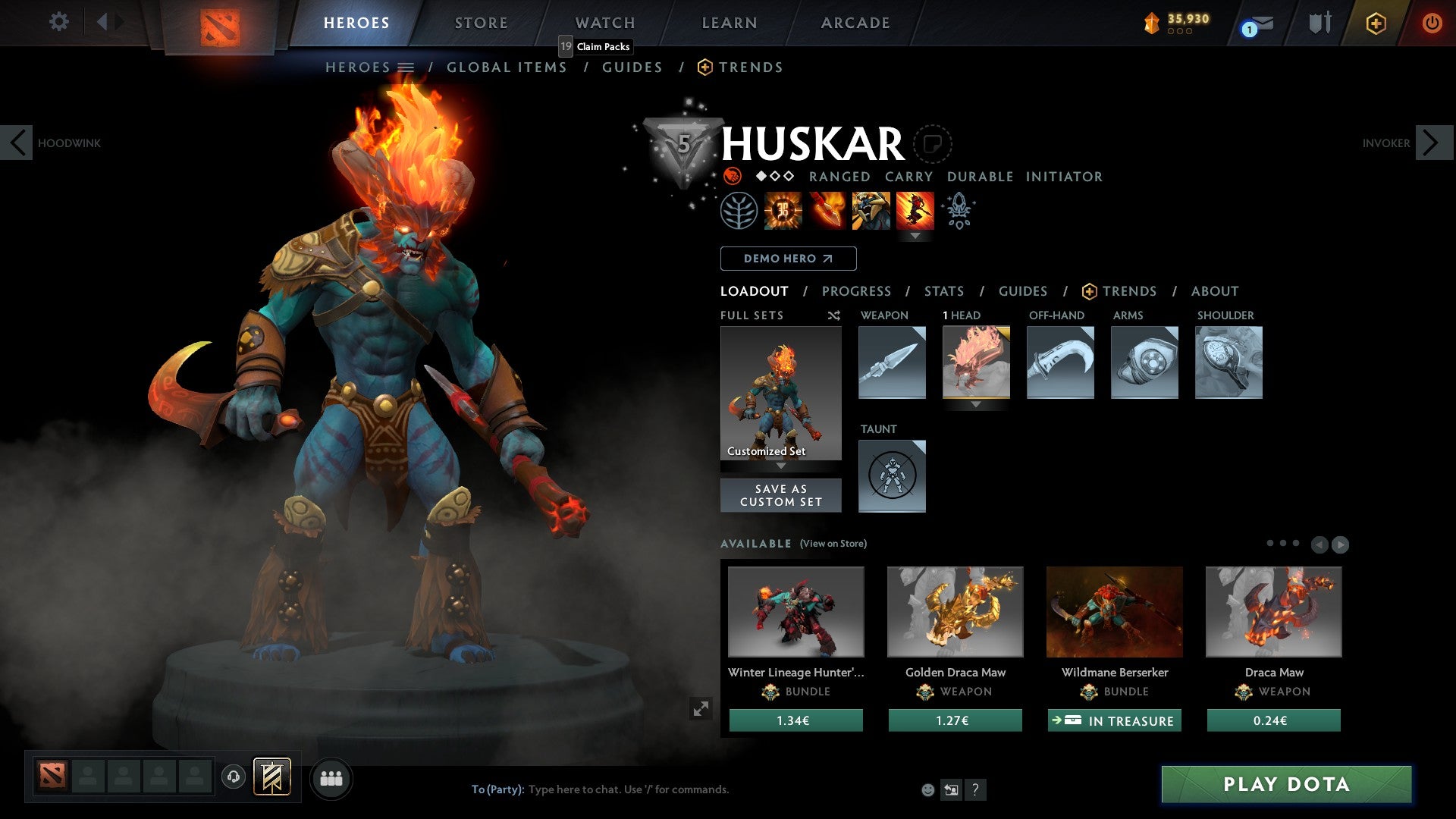This screenshot has height=819, width=1456.
Task: Open the ARCADE menu item
Action: coord(855,23)
